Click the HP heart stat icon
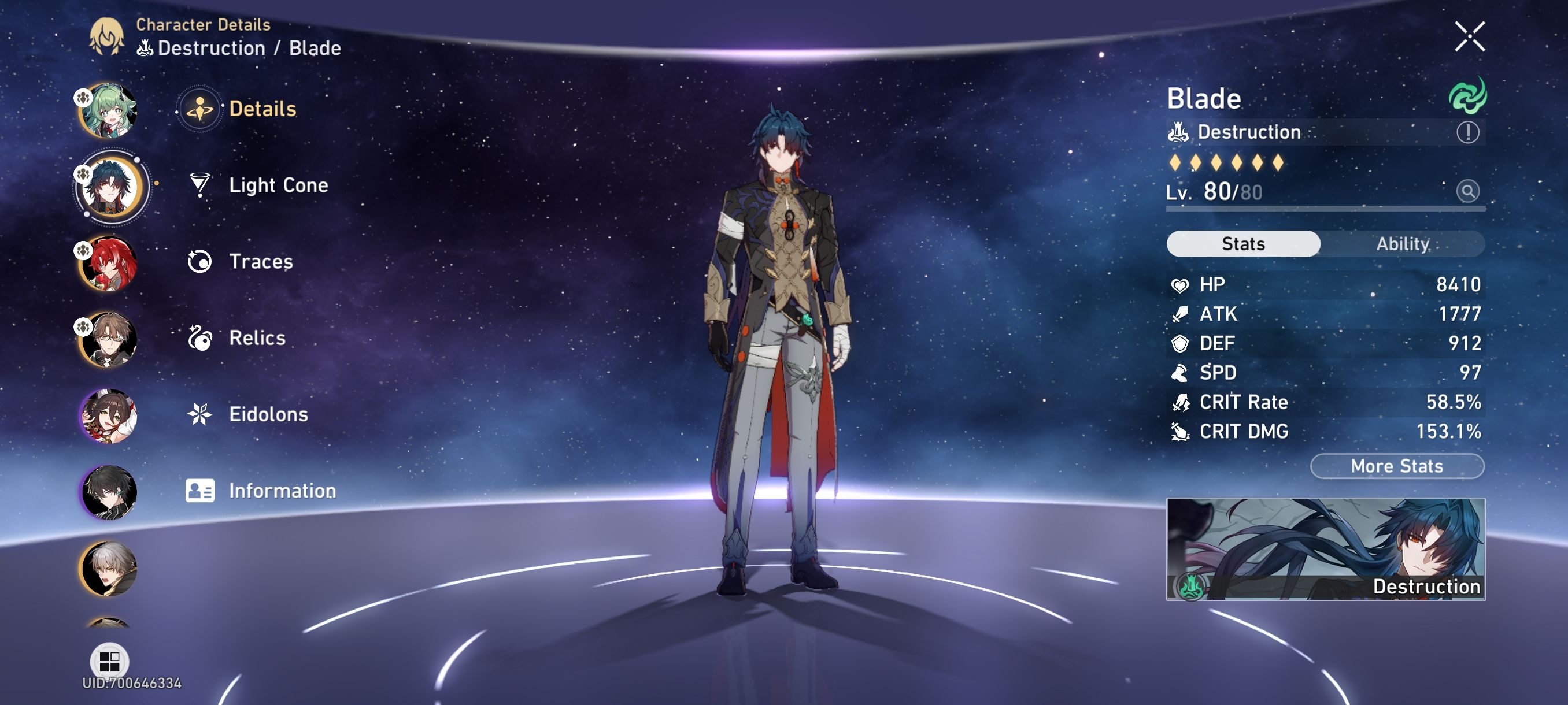The image size is (1568, 705). 1179,284
